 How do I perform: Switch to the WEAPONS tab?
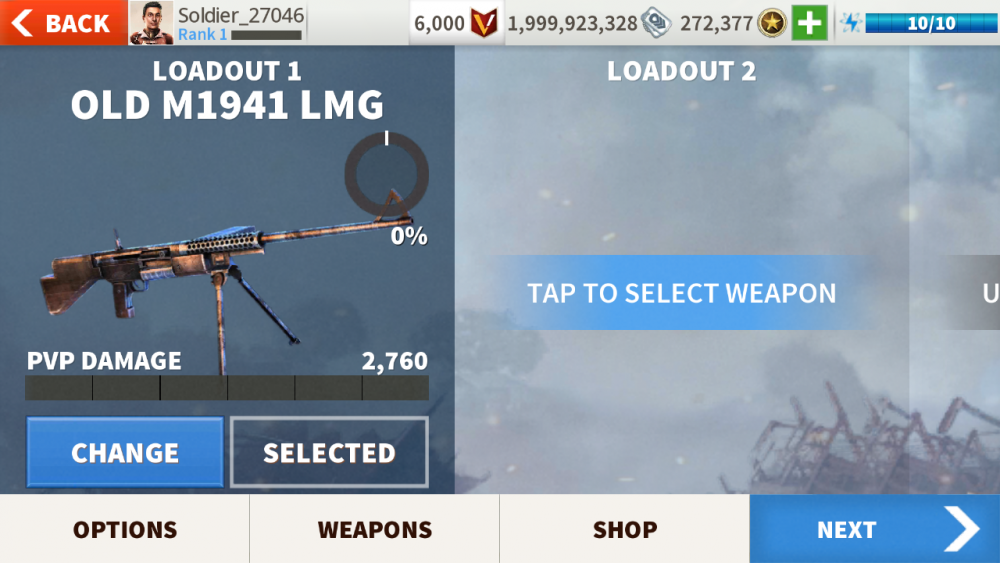click(x=375, y=529)
